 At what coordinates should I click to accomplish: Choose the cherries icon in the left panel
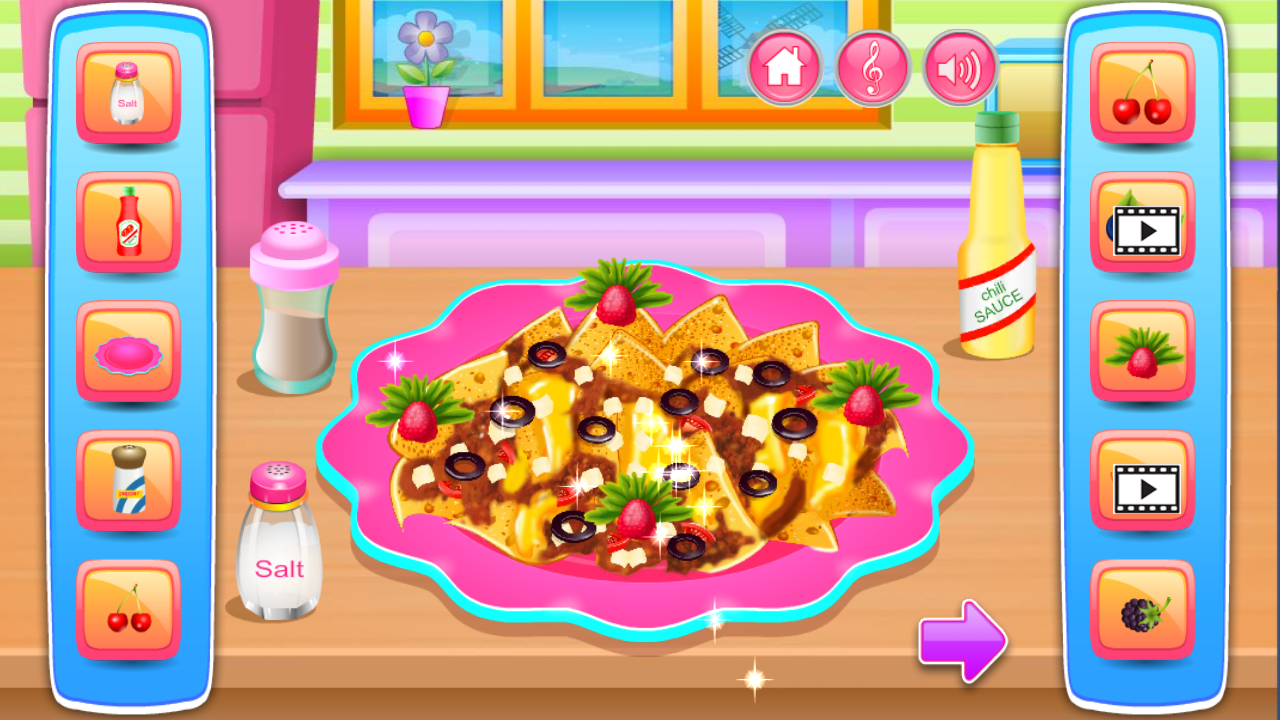pos(128,607)
